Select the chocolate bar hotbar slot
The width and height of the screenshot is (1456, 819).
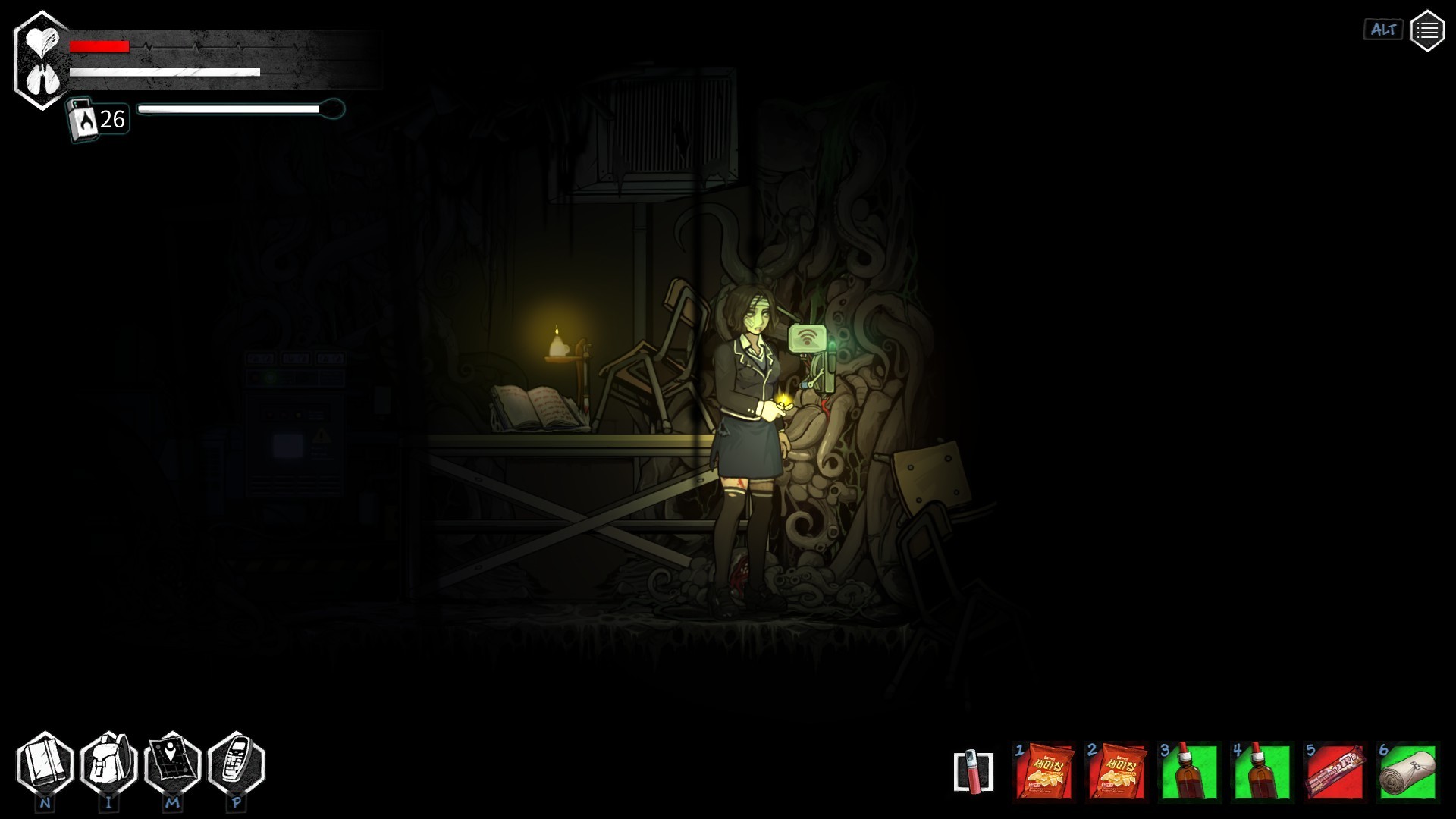1334,770
